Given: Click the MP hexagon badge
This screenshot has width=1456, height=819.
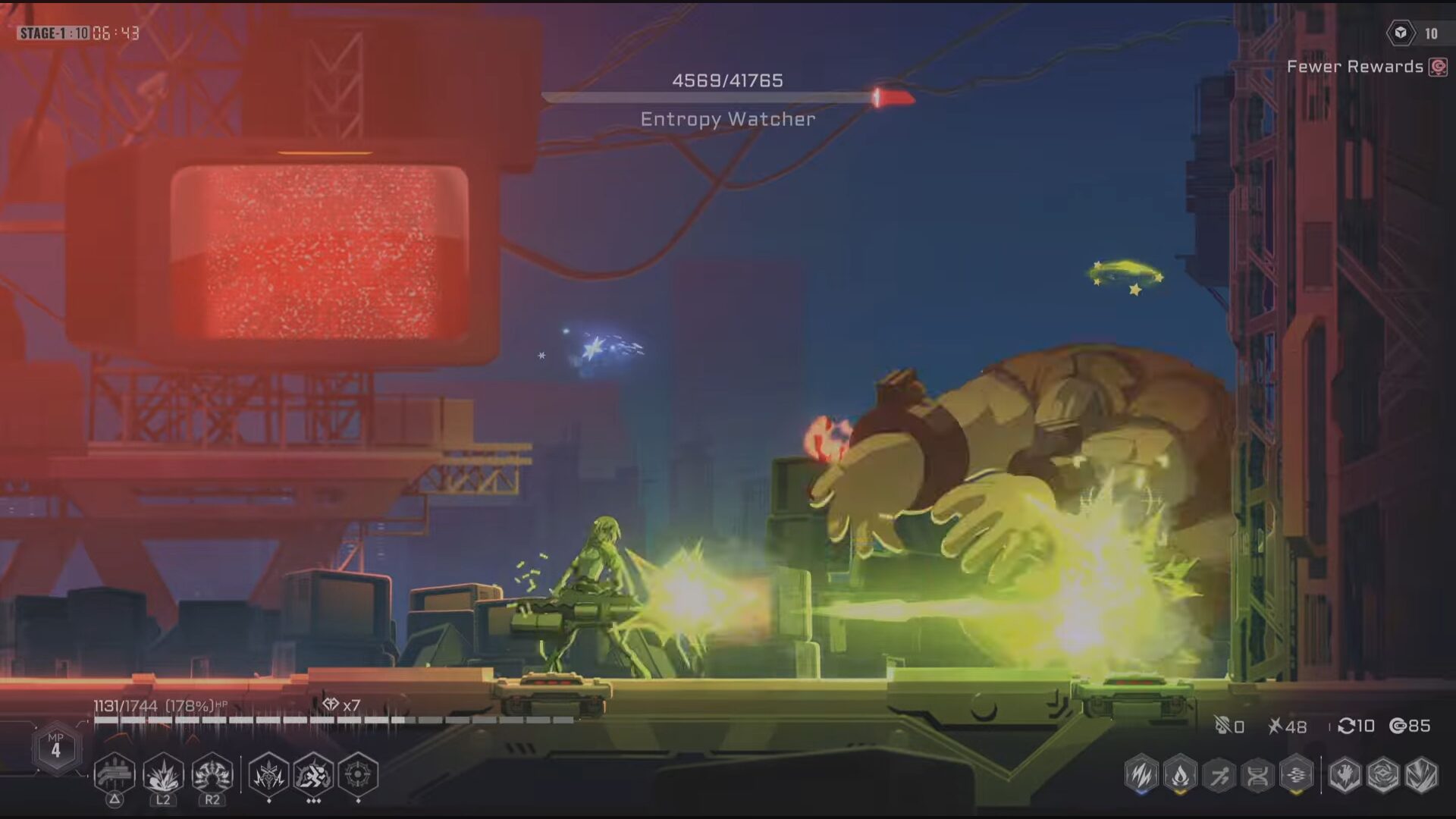Looking at the screenshot, I should [55, 748].
